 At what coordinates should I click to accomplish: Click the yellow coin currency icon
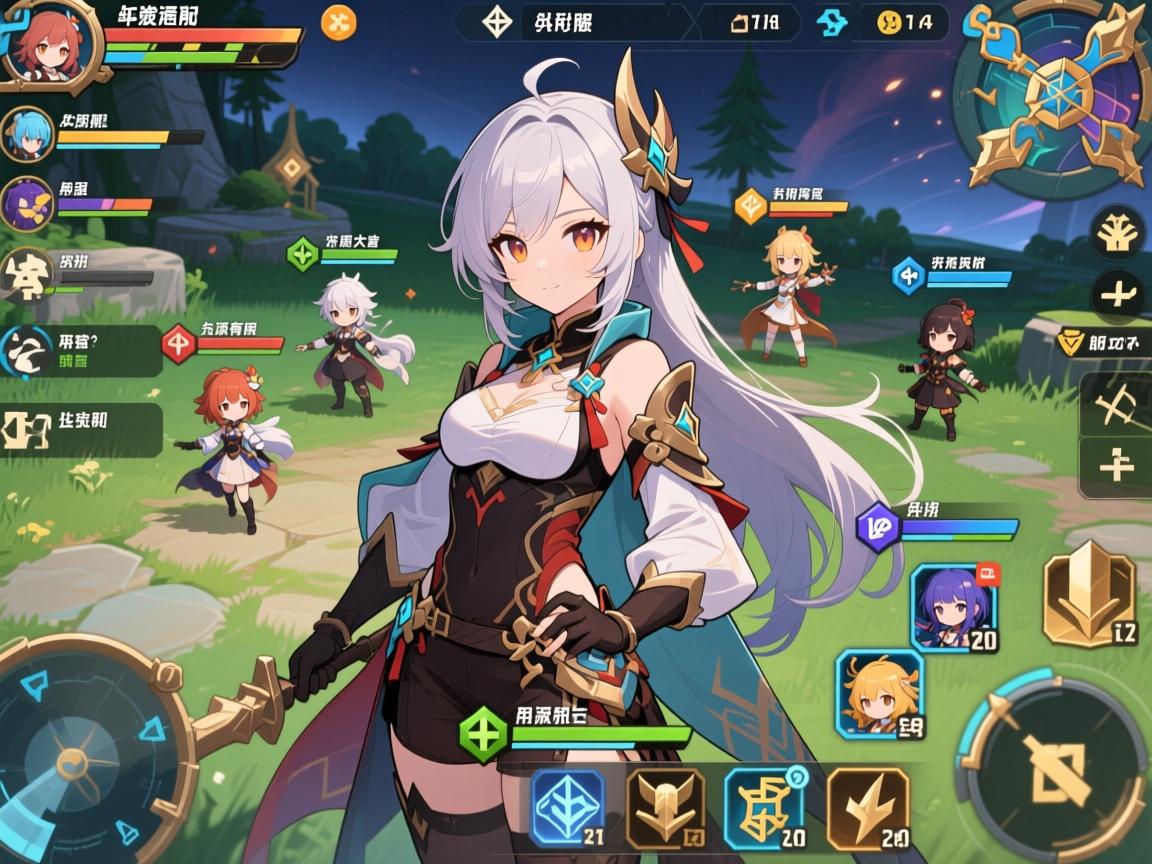click(889, 22)
